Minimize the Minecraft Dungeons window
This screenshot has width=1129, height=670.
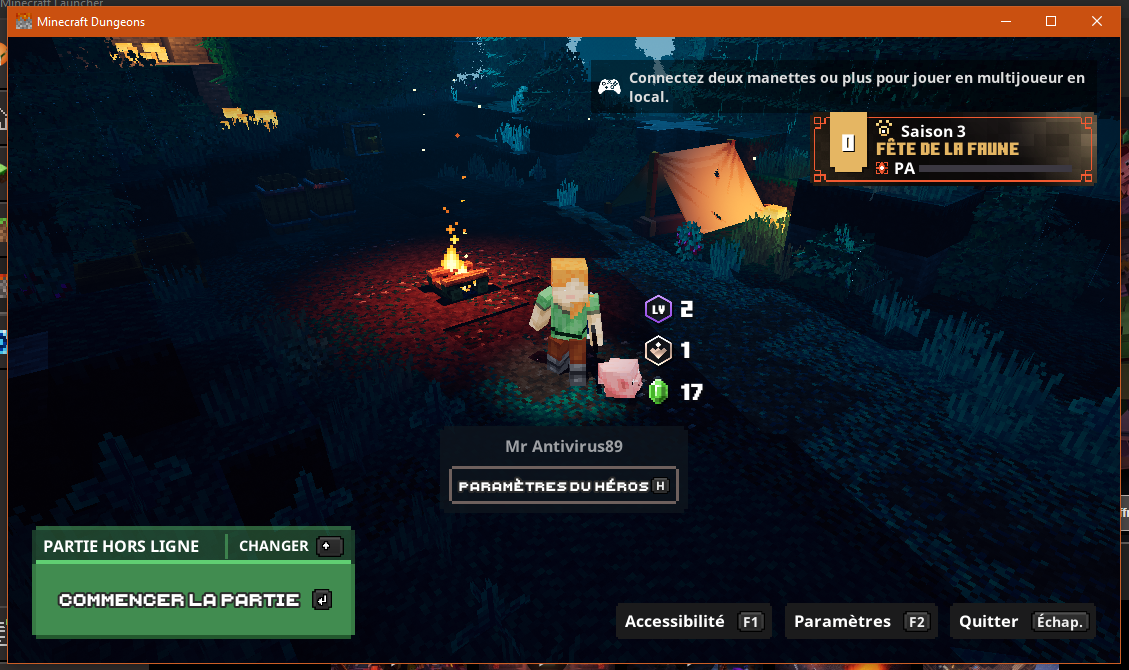point(1005,21)
